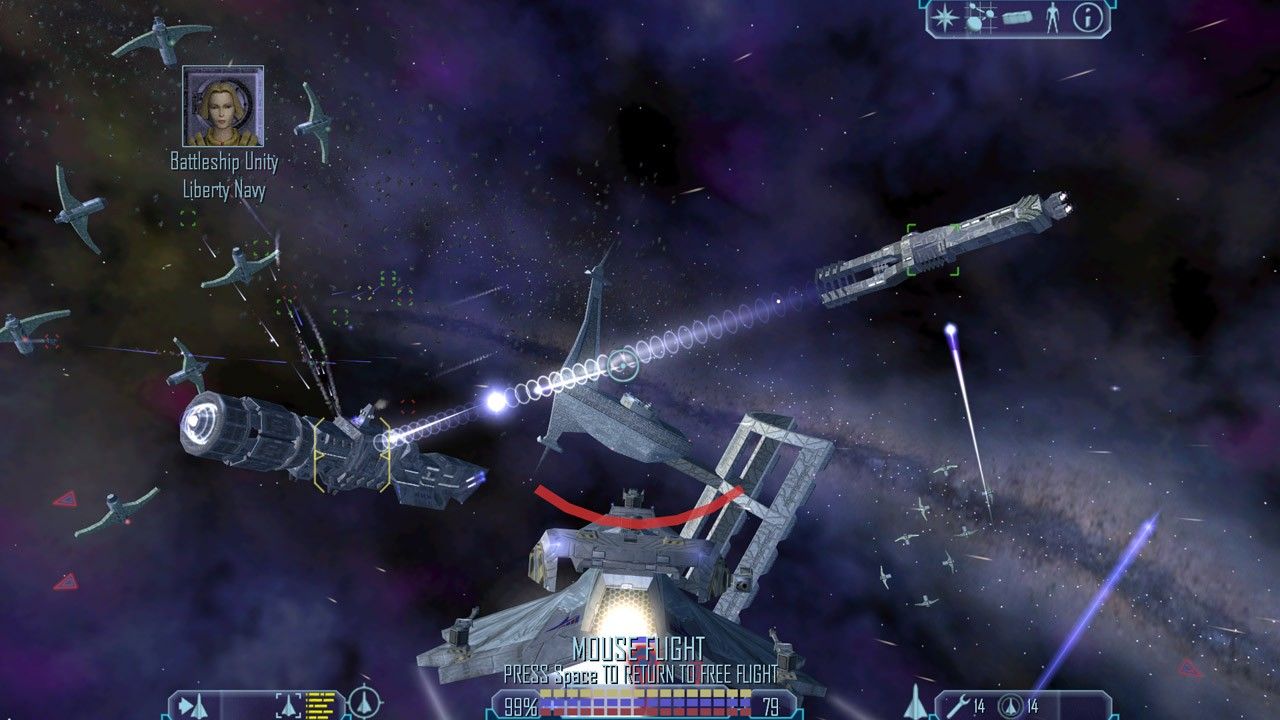Open the molecule-shaped story/reputation icon
The image size is (1280, 720).
(x=979, y=18)
